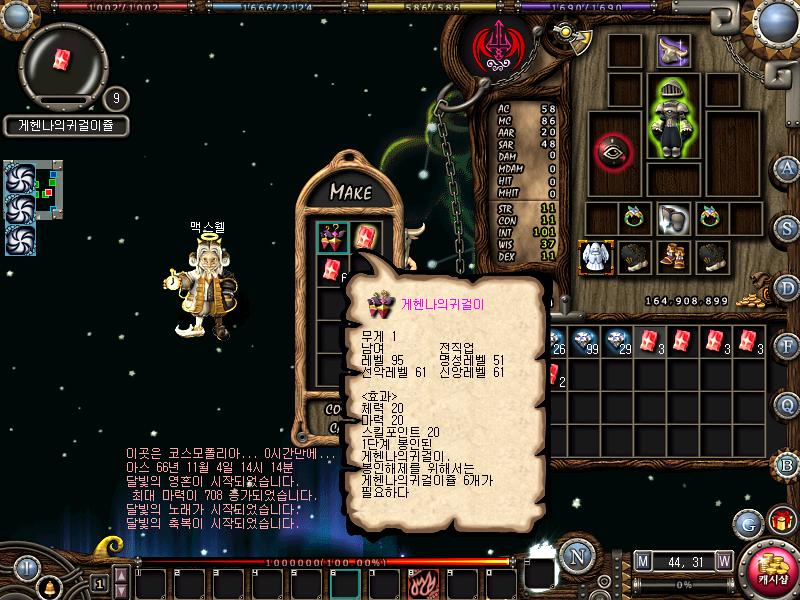The width and height of the screenshot is (800, 600).
Task: Click the round D side button
Action: coord(788,287)
